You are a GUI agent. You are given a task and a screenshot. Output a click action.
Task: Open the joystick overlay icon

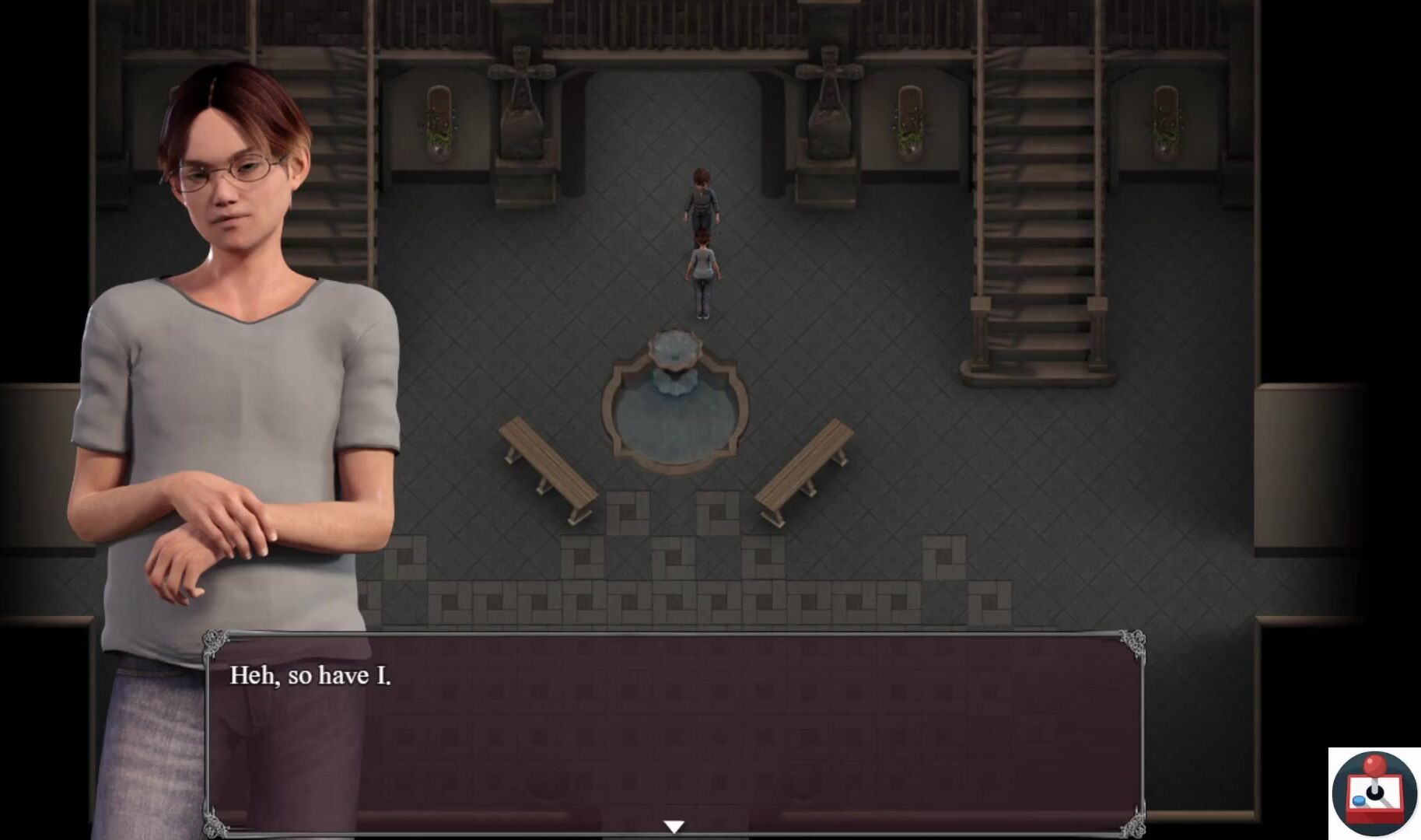1374,793
